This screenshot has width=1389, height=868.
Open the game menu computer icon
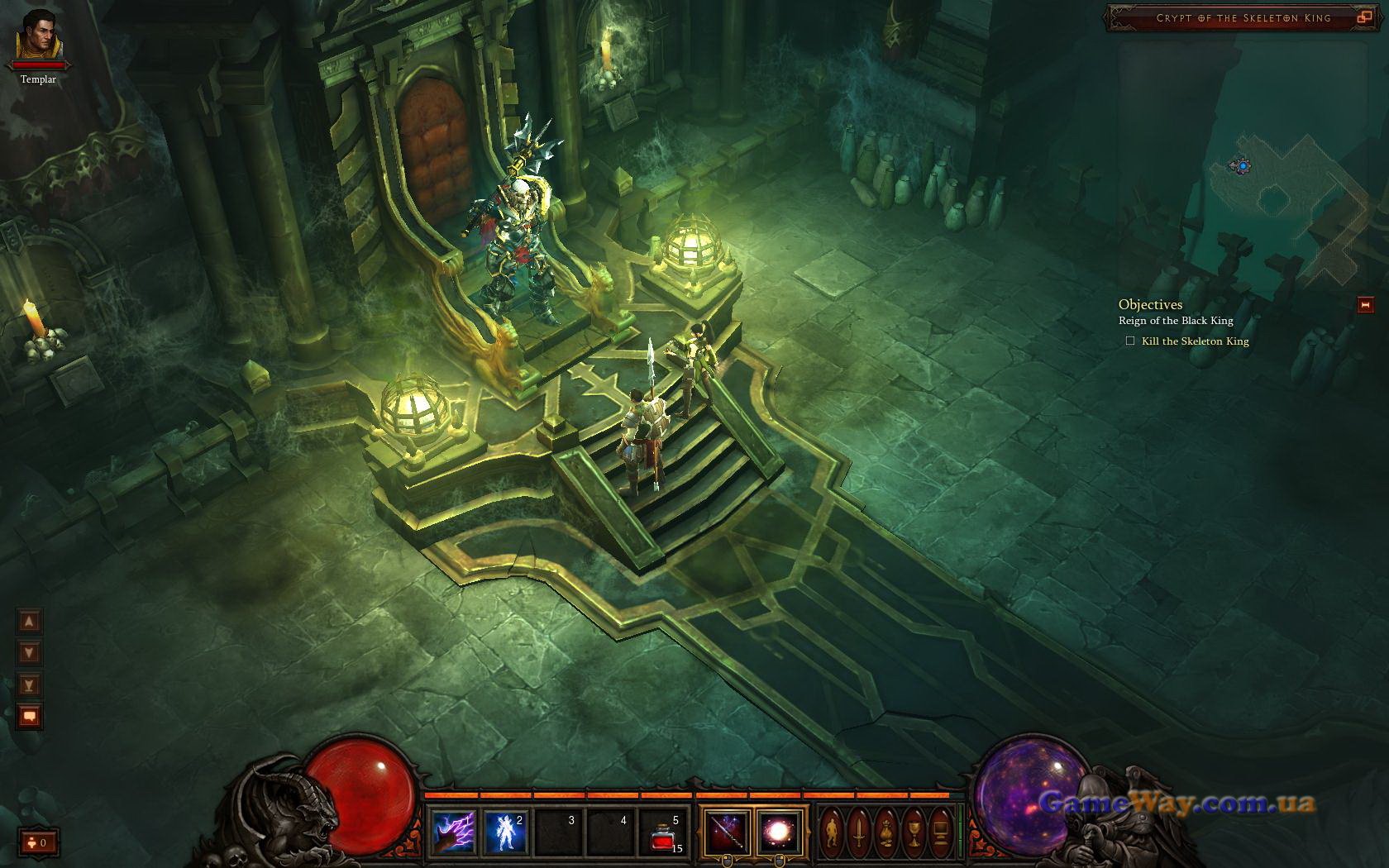tap(941, 831)
